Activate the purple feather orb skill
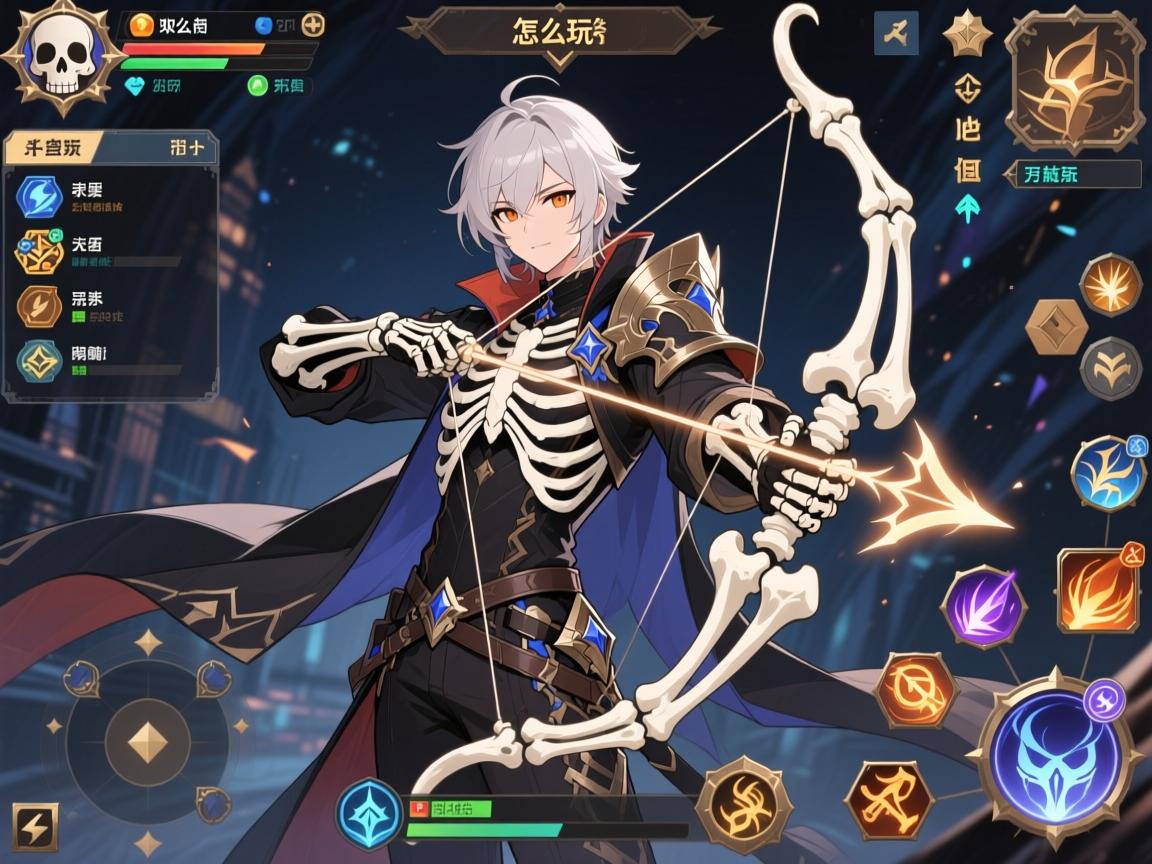 click(984, 606)
